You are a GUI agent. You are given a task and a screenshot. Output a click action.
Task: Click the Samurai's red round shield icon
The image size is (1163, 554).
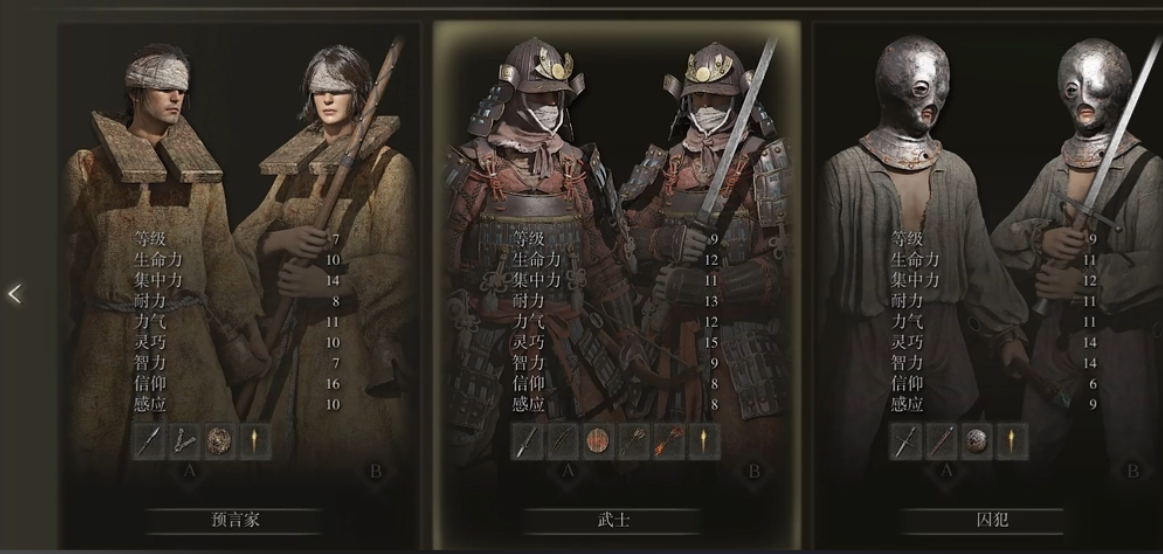598,441
